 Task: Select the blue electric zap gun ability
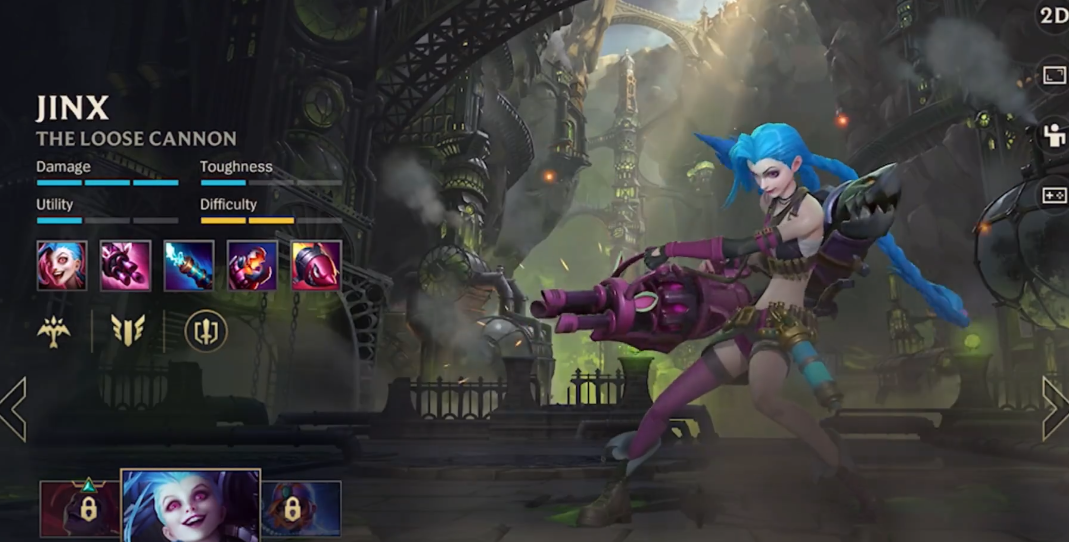tap(189, 266)
